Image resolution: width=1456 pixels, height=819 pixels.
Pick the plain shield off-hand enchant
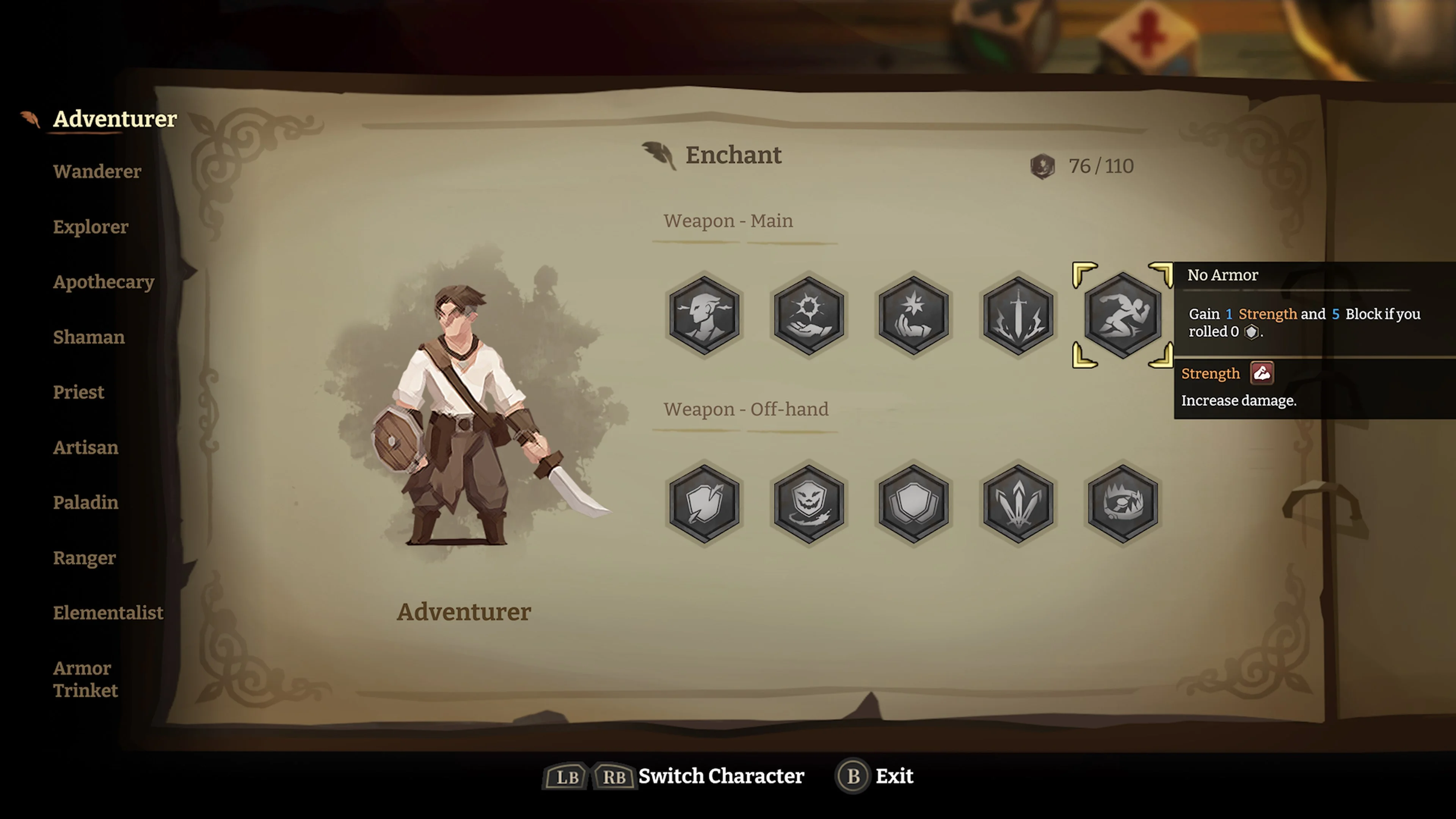913,503
